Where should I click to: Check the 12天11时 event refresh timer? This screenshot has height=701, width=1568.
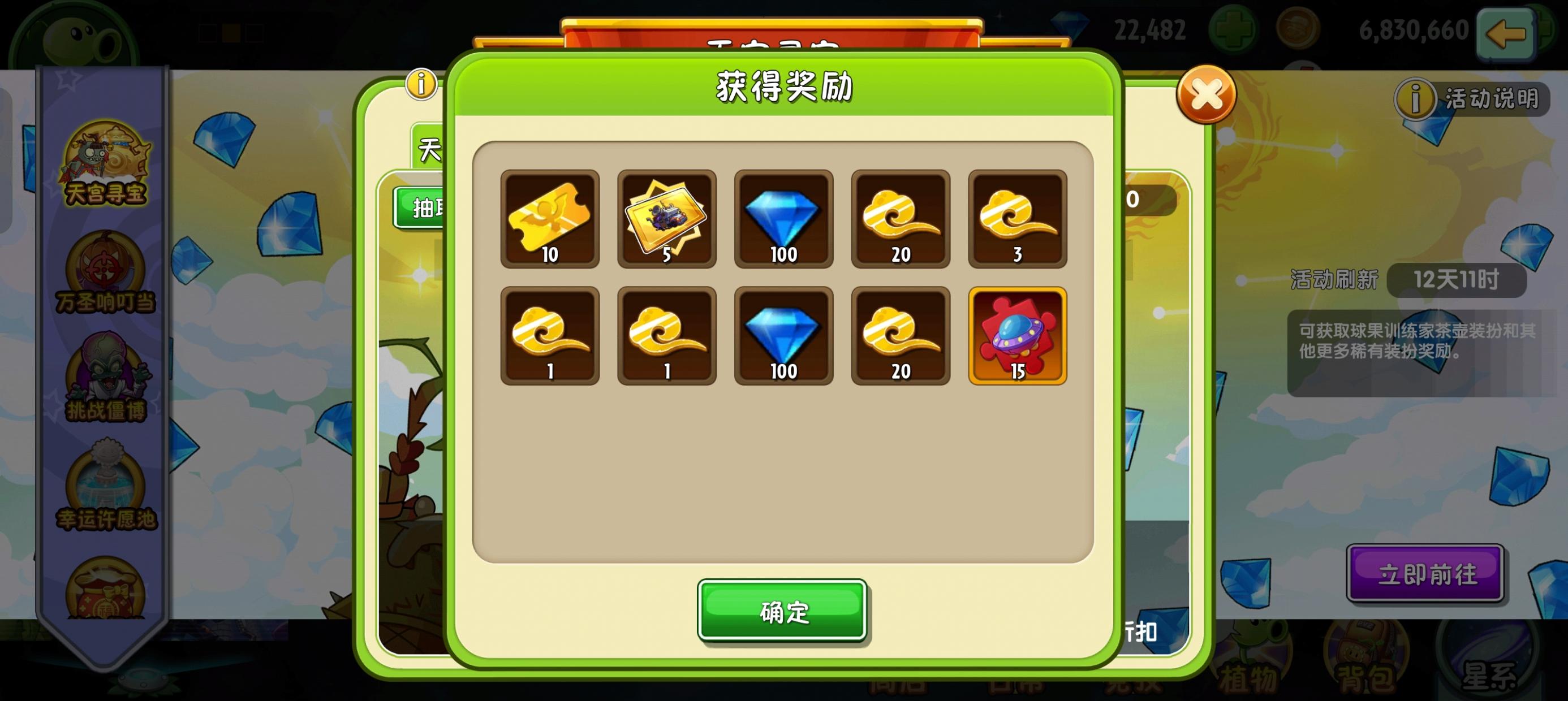click(1456, 280)
